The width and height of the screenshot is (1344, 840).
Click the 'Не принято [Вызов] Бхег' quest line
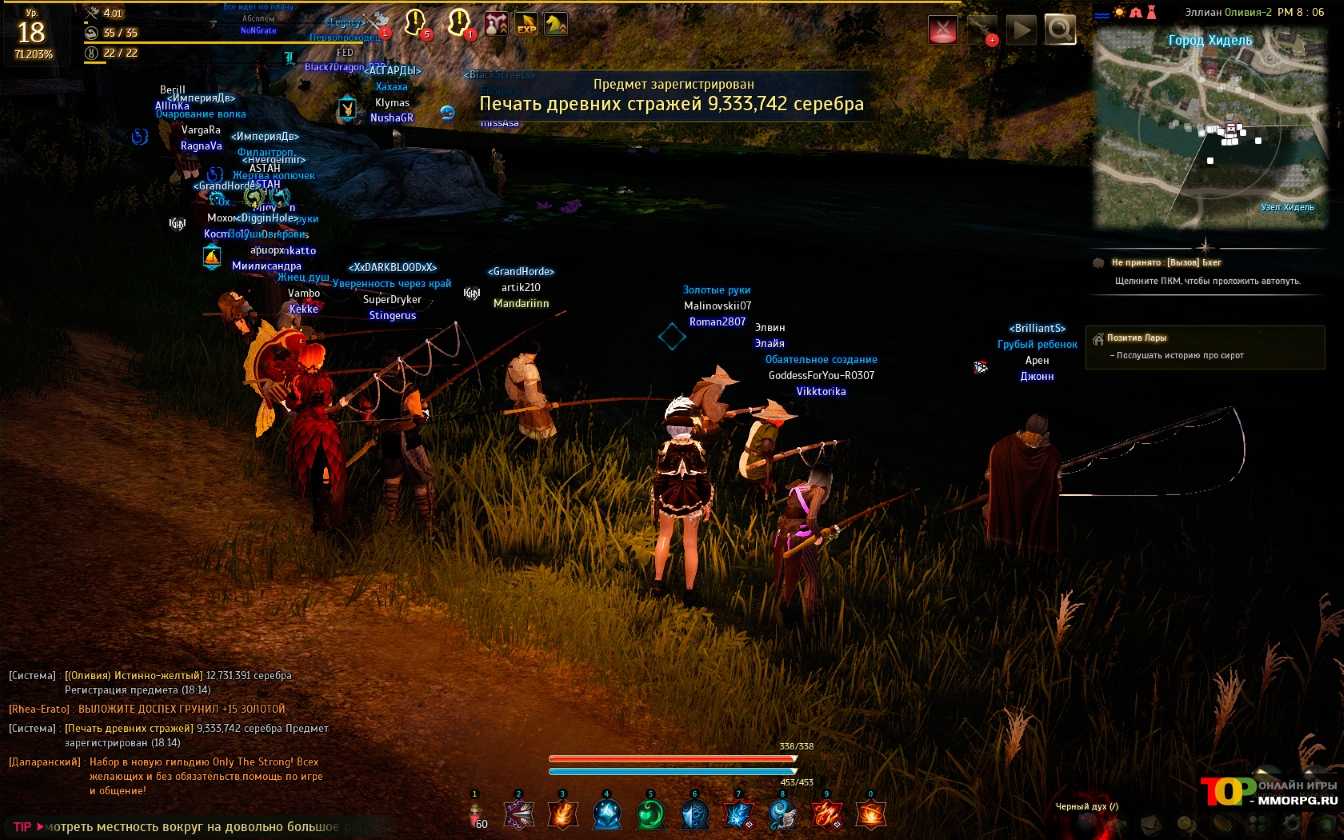click(x=1166, y=262)
